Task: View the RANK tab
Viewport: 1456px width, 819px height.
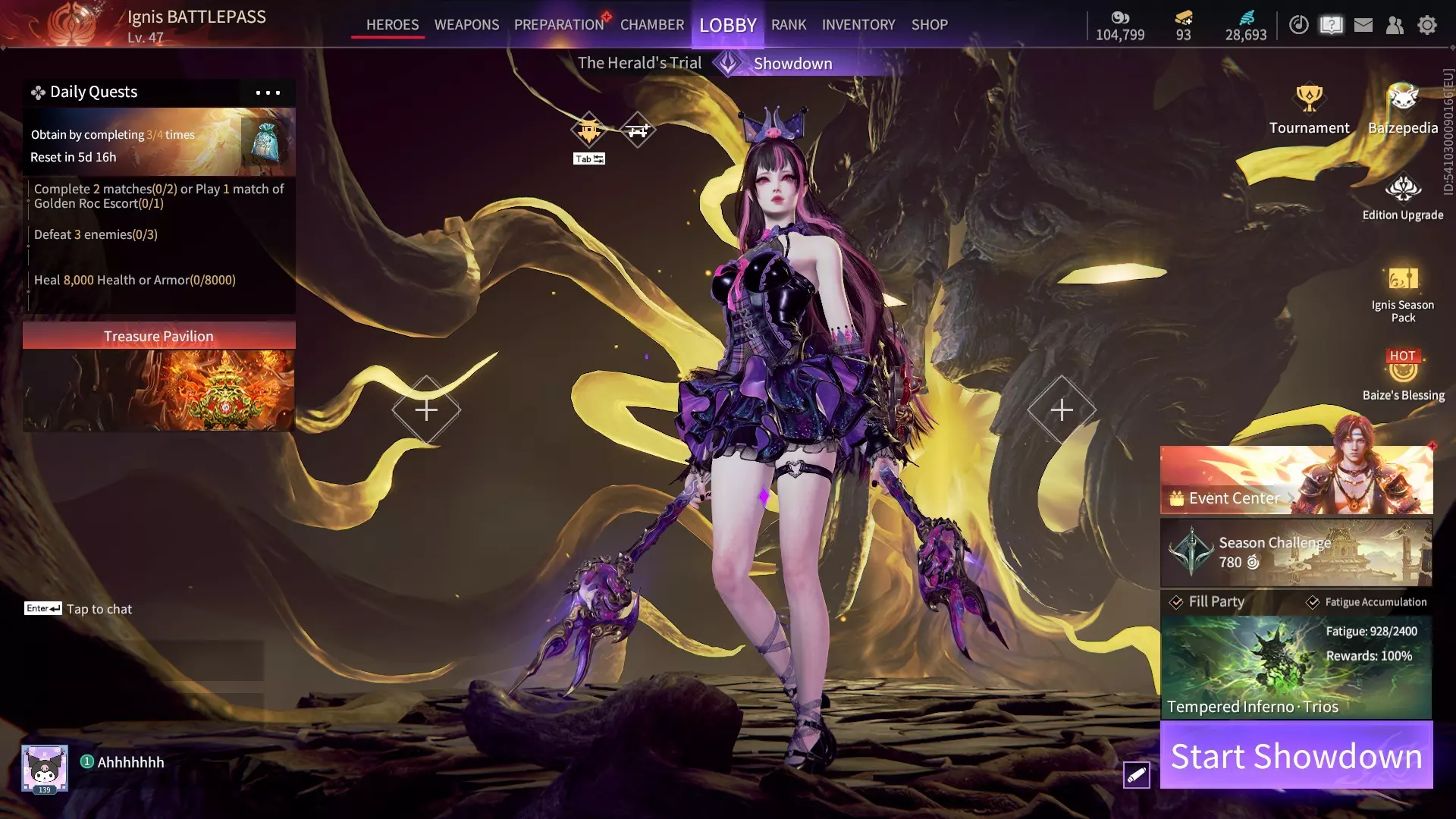Action: 788,24
